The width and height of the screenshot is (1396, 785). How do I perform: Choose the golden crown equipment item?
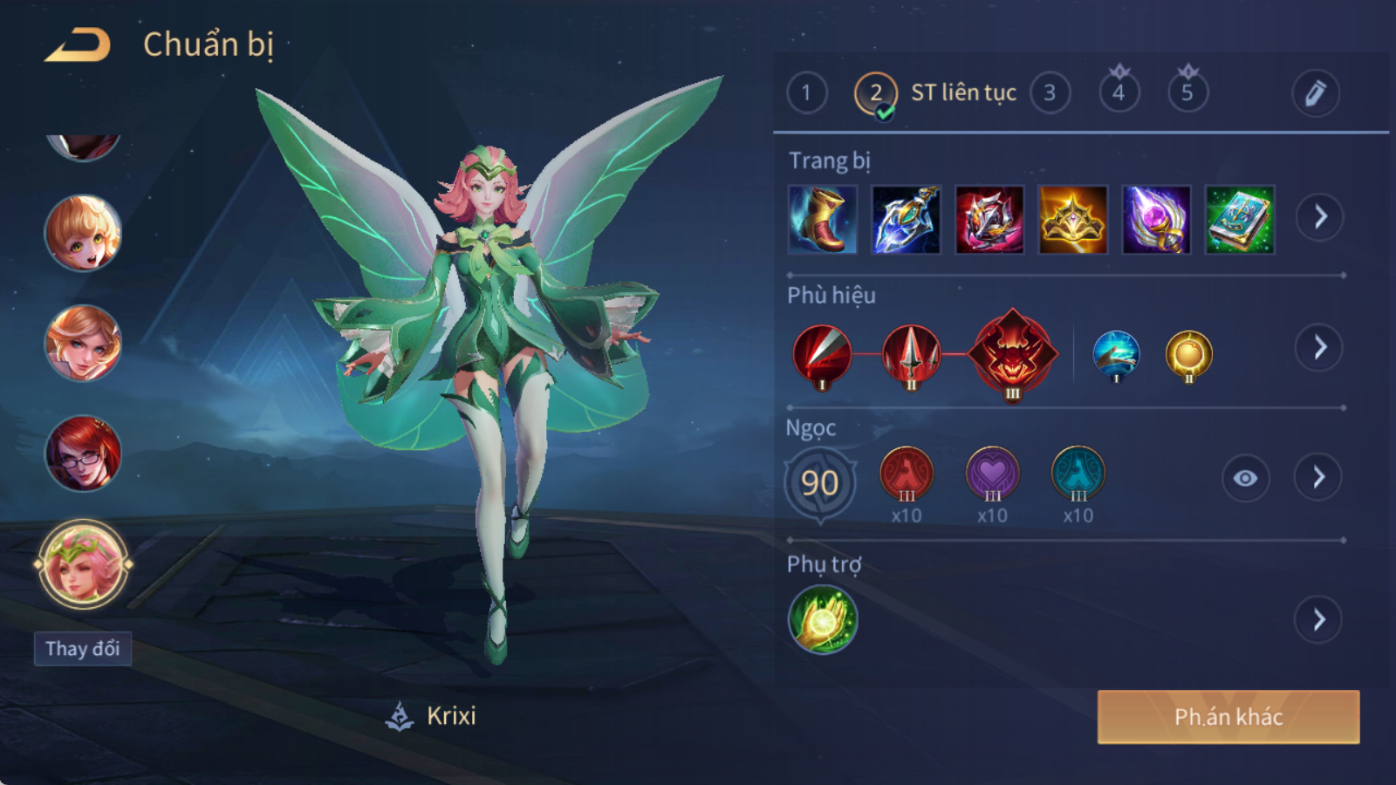click(1073, 219)
